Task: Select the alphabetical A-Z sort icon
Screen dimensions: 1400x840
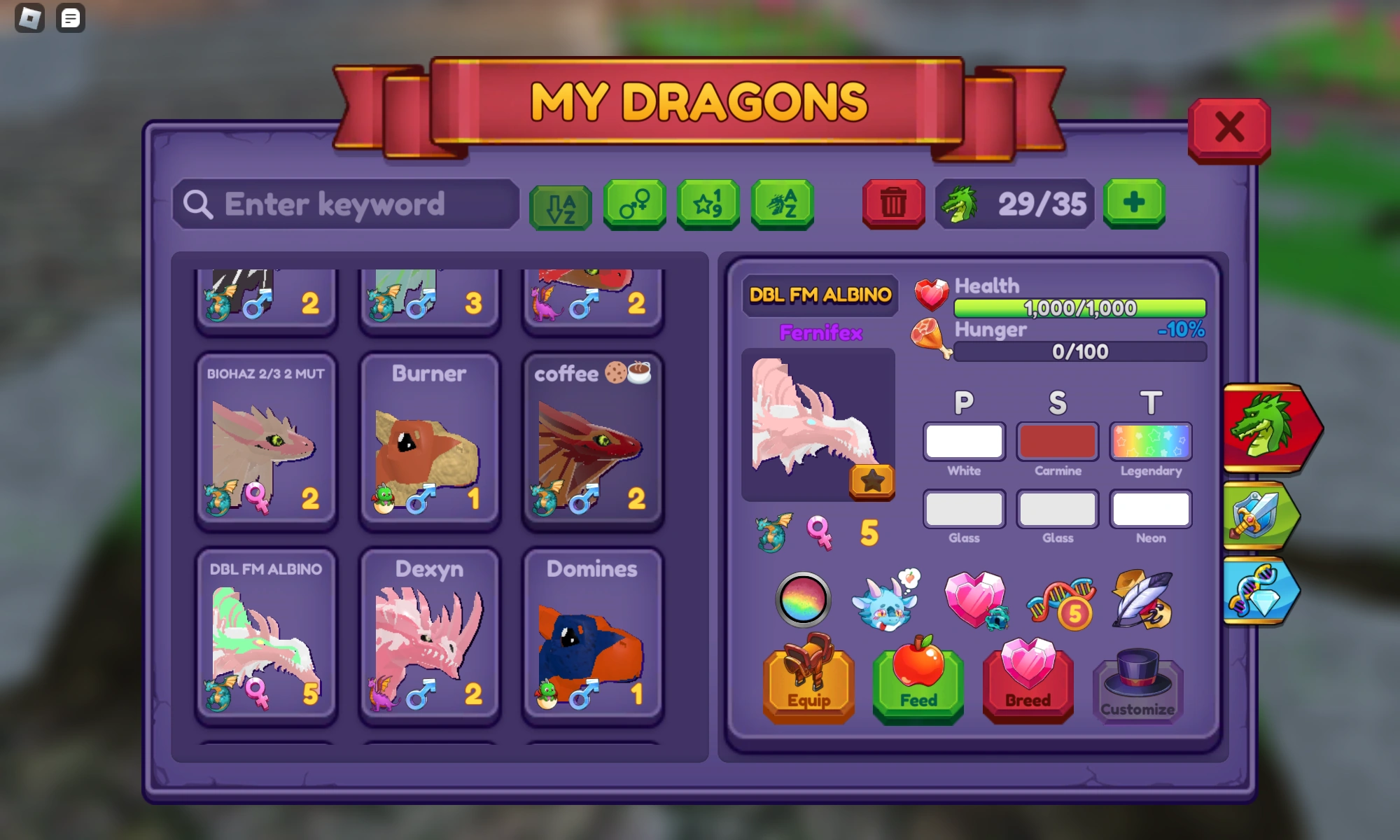Action: coord(559,205)
